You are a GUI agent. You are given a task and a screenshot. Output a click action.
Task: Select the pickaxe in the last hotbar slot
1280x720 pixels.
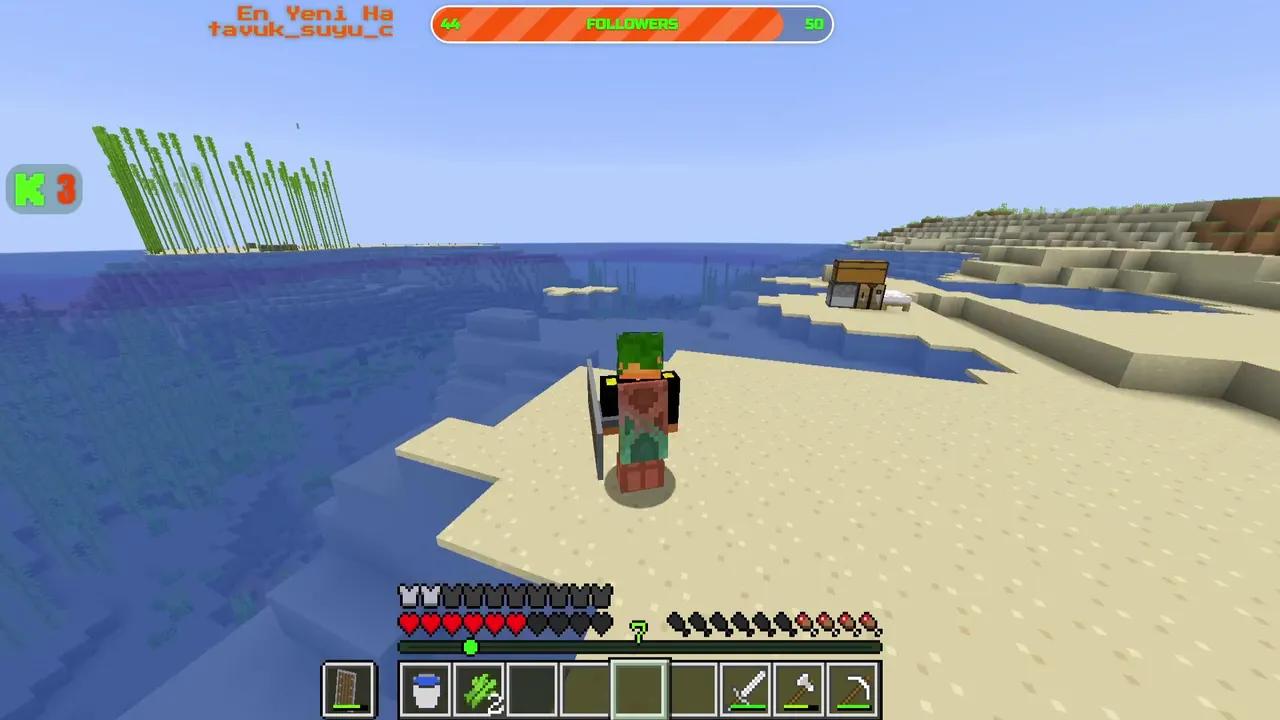point(855,687)
